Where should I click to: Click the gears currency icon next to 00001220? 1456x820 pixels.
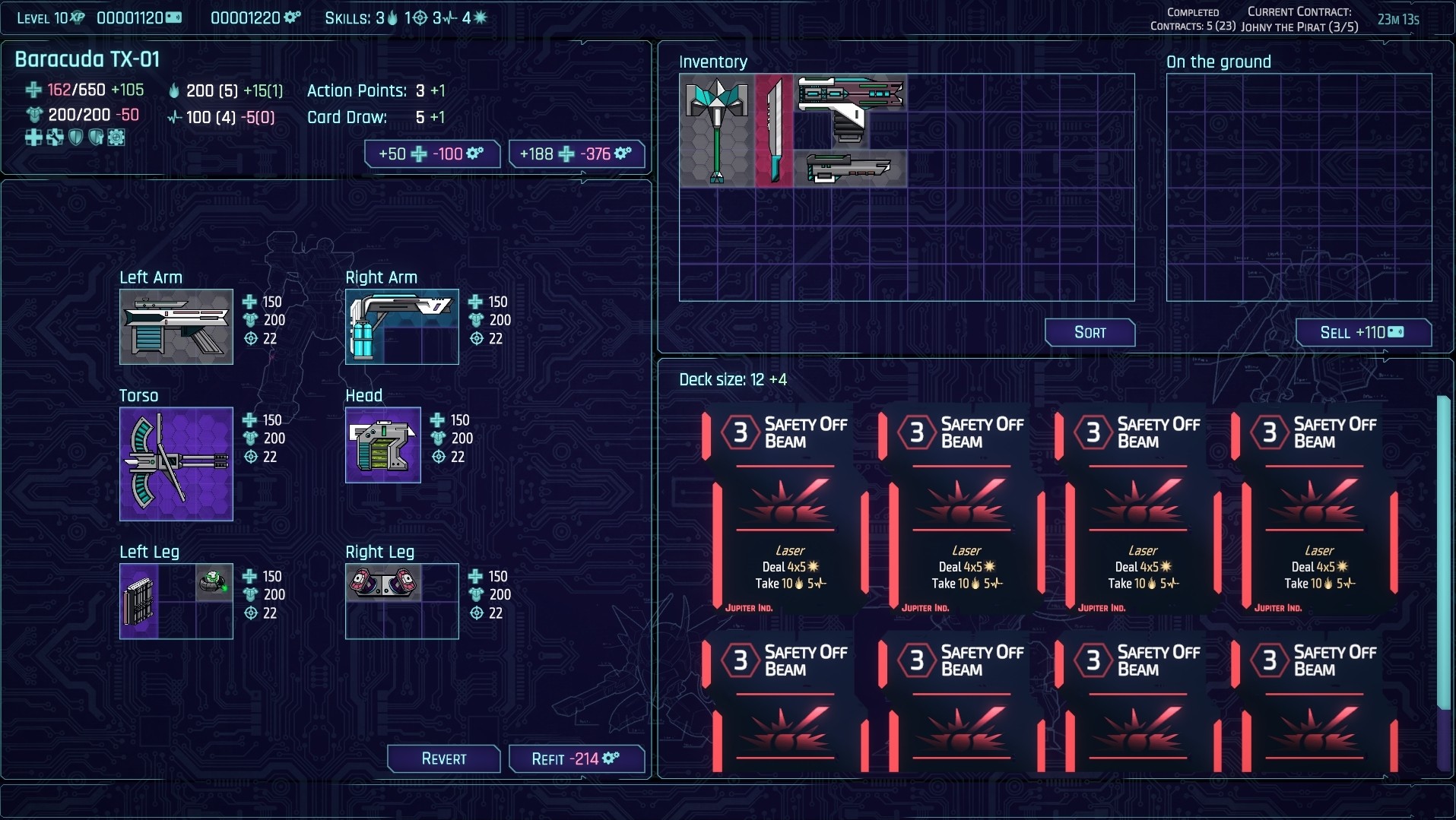coord(291,17)
